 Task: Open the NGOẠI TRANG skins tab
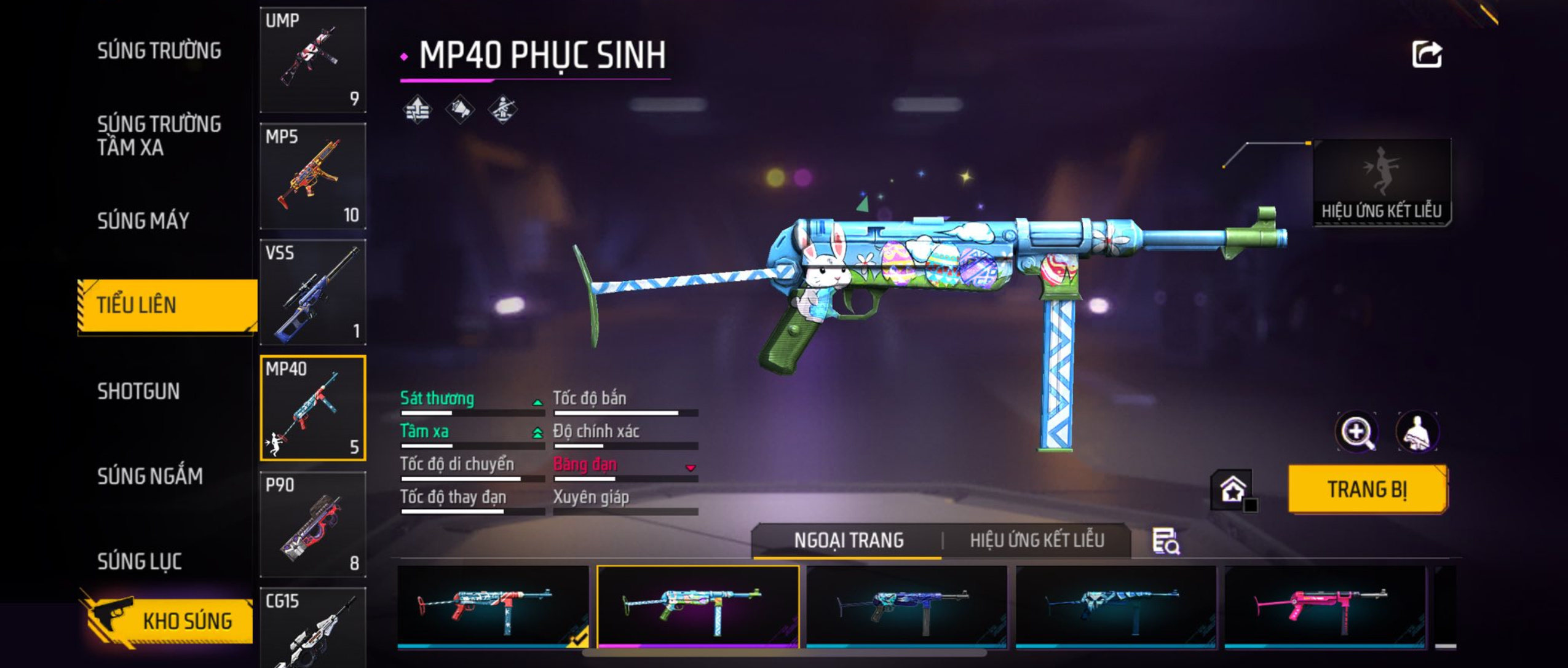pos(849,540)
